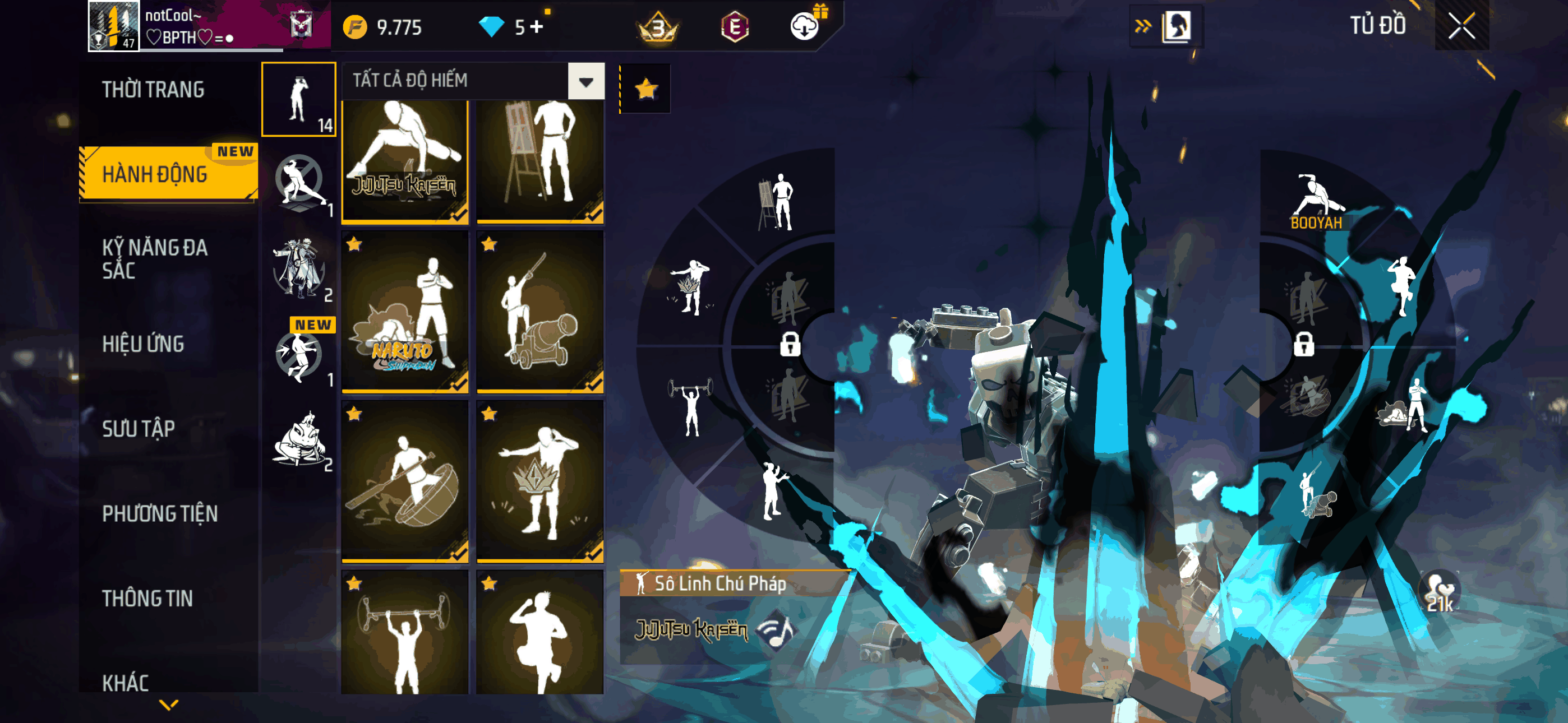
Task: Show the Thông Tin section
Action: tap(147, 598)
